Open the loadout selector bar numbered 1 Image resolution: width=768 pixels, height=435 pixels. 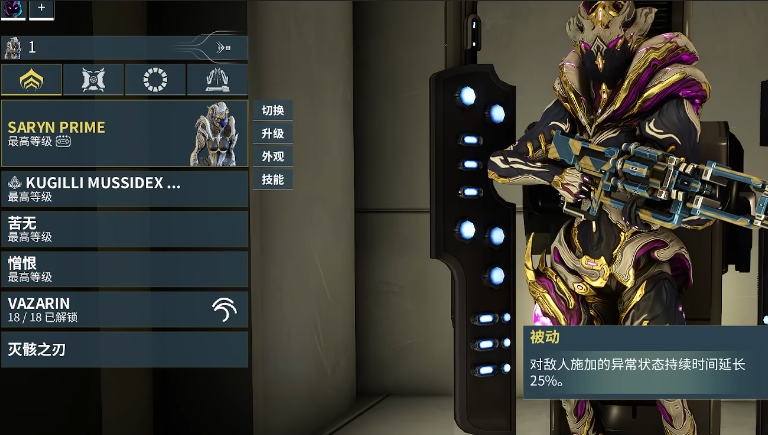(x=124, y=47)
